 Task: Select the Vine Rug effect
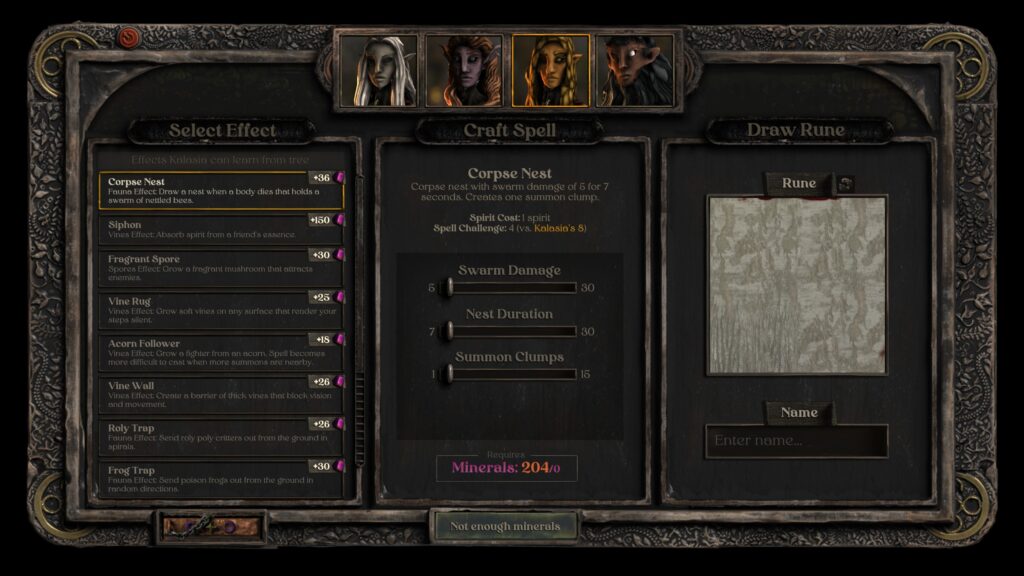pos(220,306)
